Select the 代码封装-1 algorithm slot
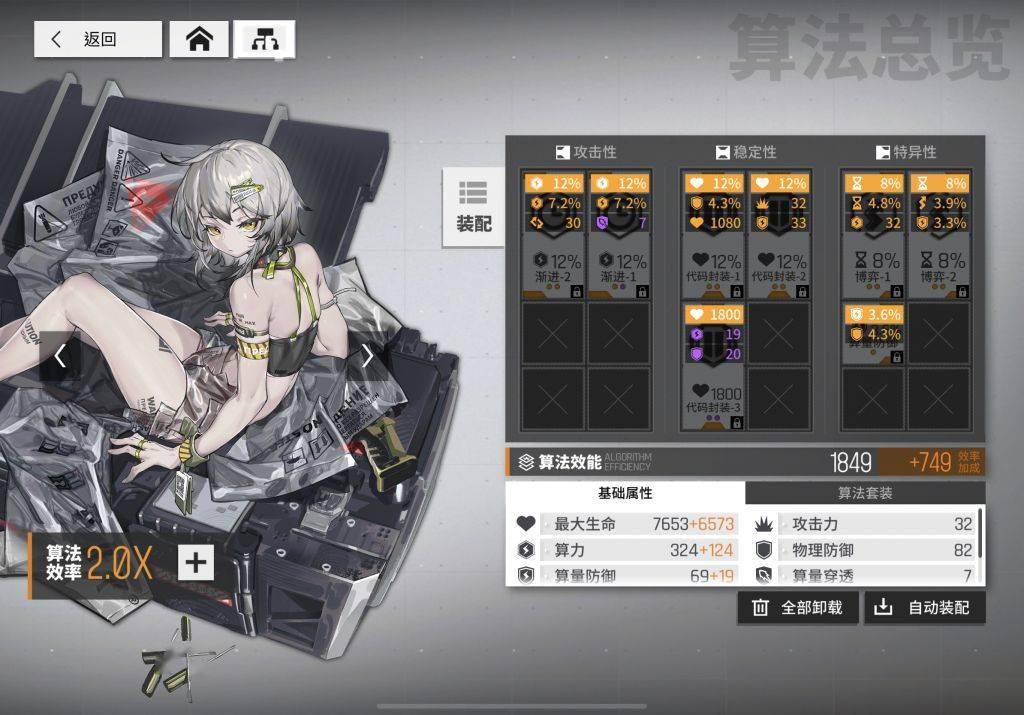Screen dimensions: 1024x715 tap(714, 236)
